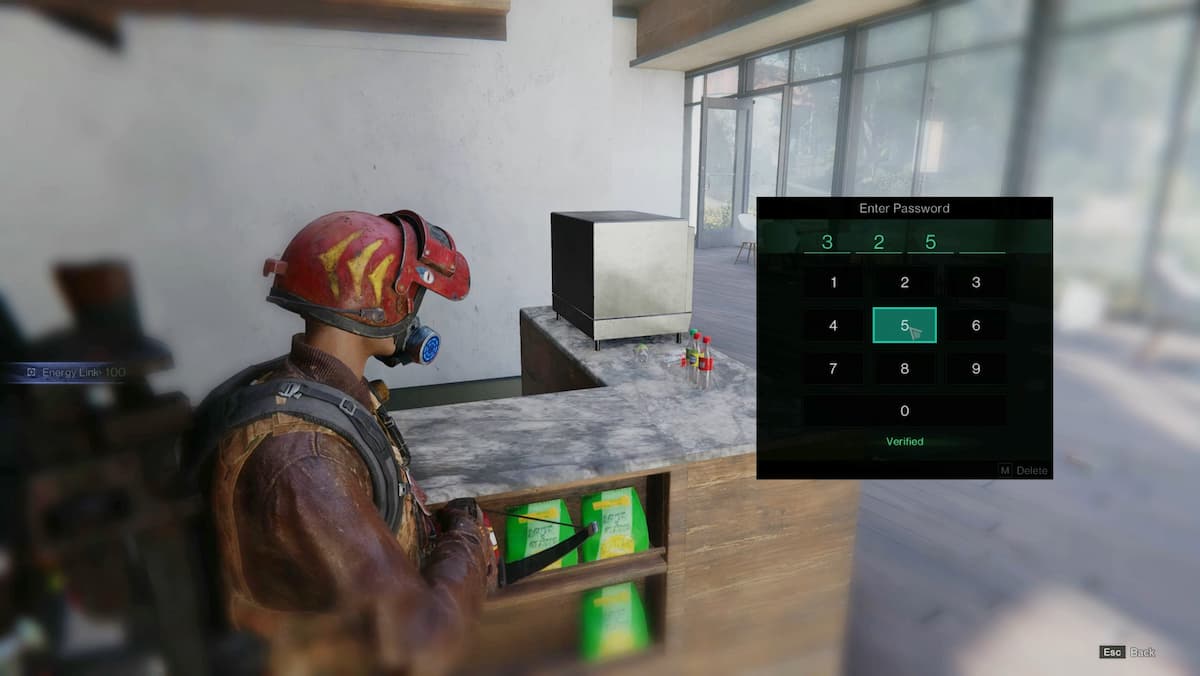The height and width of the screenshot is (676, 1200).
Task: Click the wide 0 key
Action: 904,411
